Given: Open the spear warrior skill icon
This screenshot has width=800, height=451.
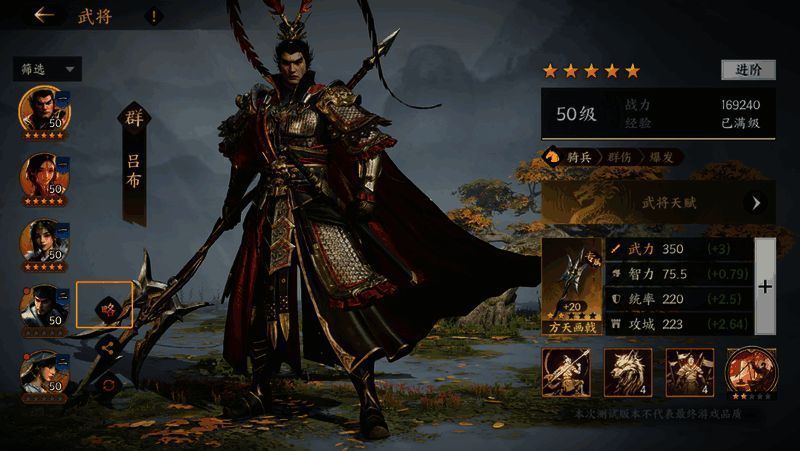Looking at the screenshot, I should pos(566,372).
